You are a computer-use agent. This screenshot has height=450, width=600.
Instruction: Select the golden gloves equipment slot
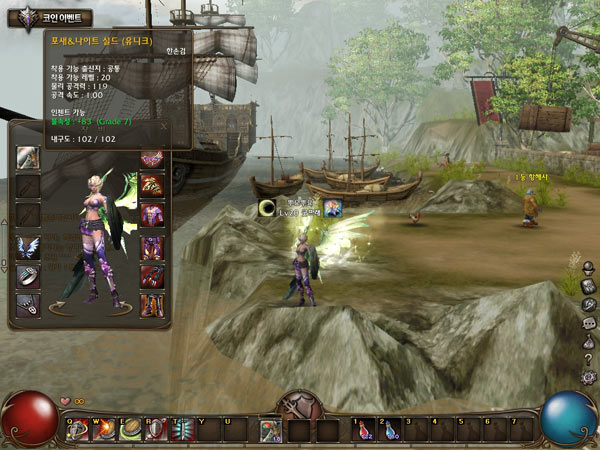click(x=152, y=185)
